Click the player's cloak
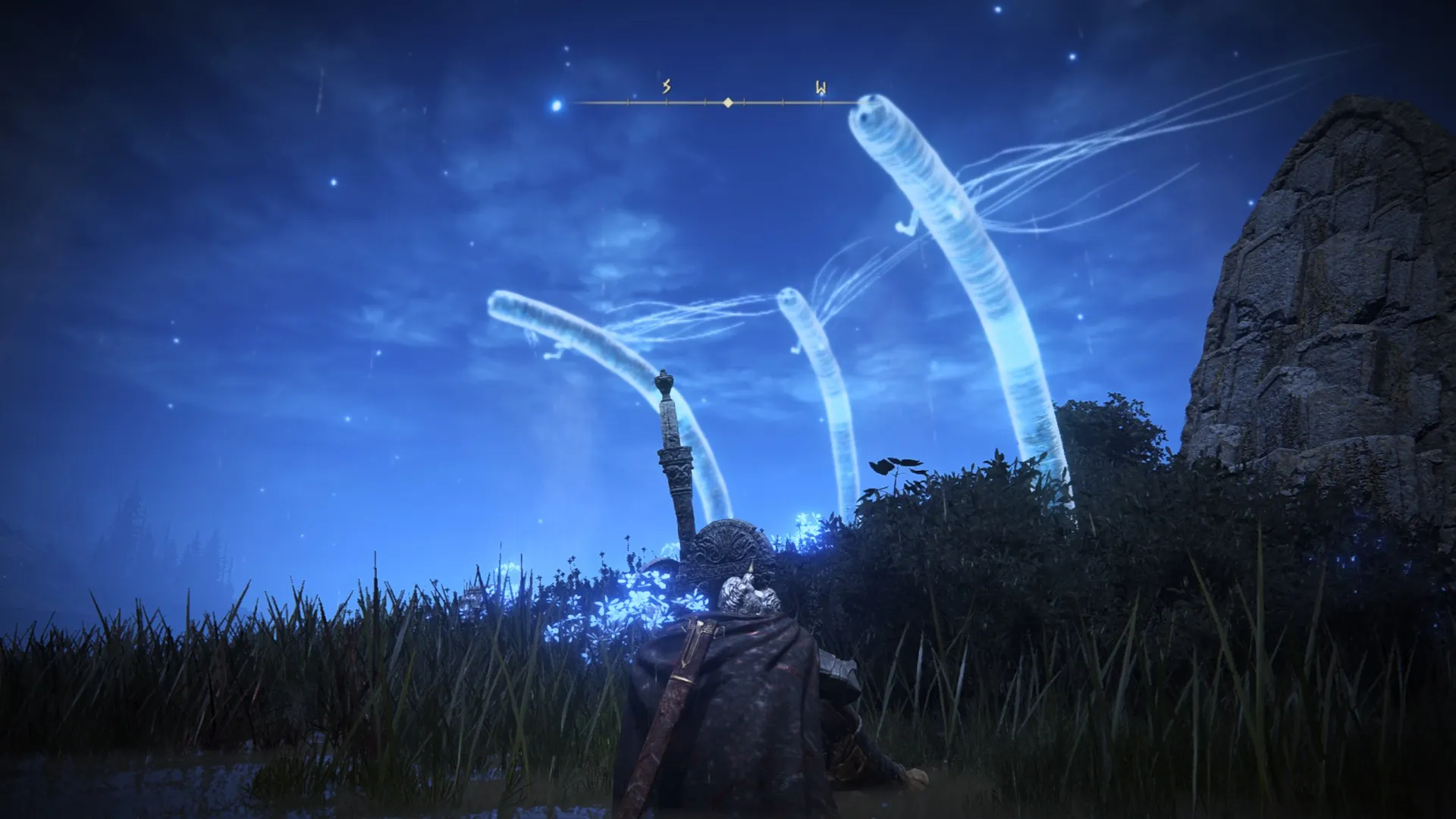The width and height of the screenshot is (1456, 819). 758,720
